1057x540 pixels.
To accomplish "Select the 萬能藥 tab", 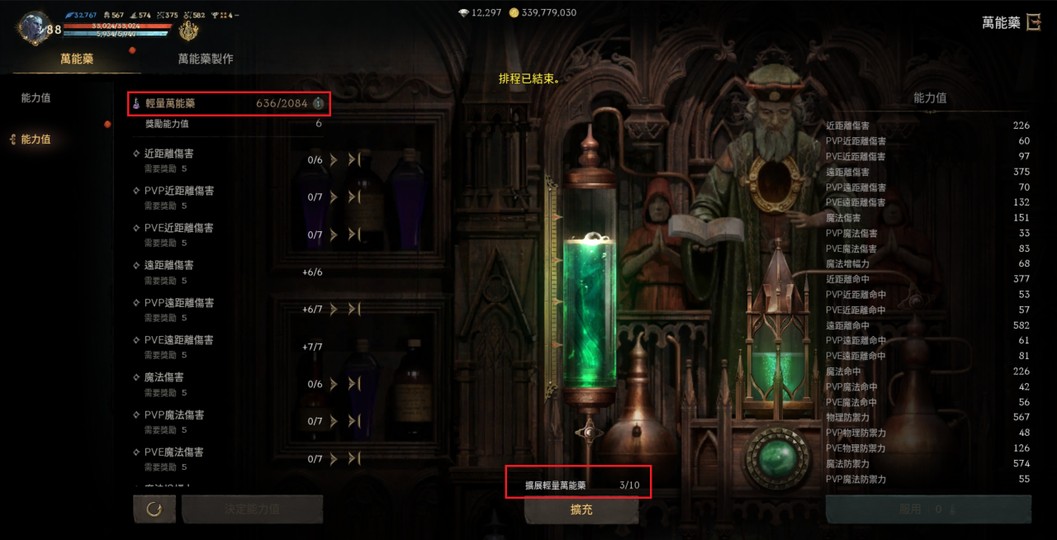I will (x=77, y=59).
